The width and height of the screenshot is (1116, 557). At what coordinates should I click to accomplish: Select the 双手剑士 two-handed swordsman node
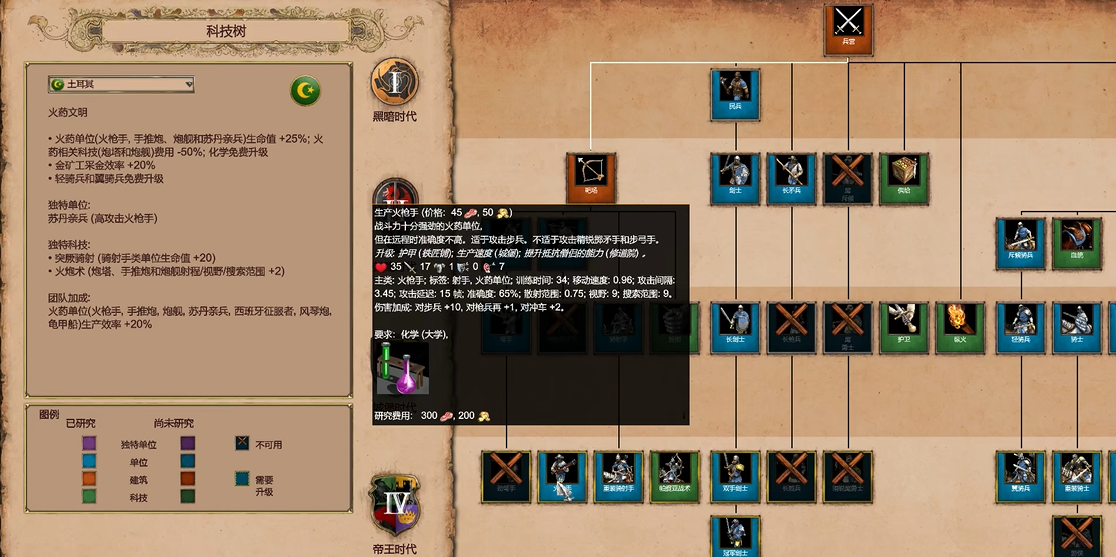735,476
